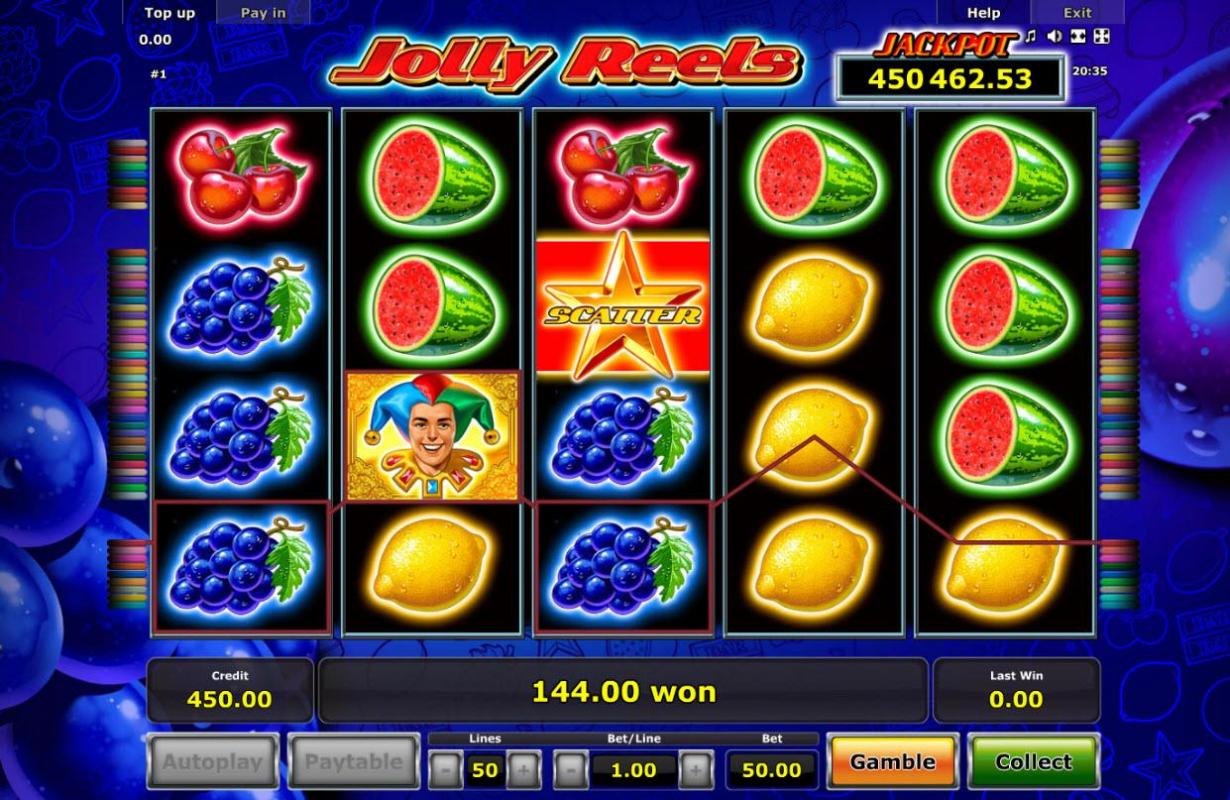Screen dimensions: 1230x800
Task: Exit the Jolly Reels game
Action: [x=1077, y=13]
